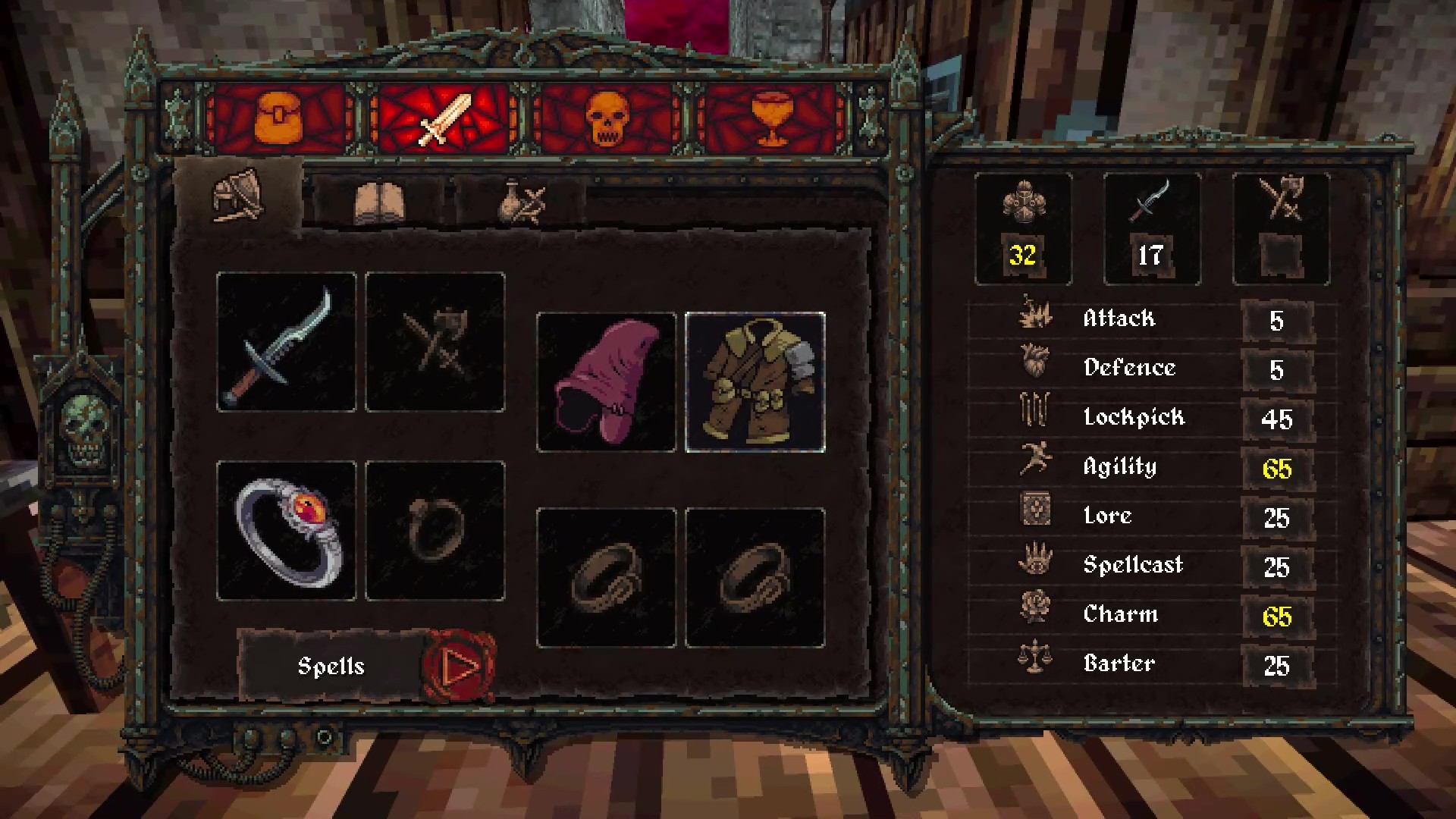
Task: Select the equipped curved dagger slot
Action: 286,343
